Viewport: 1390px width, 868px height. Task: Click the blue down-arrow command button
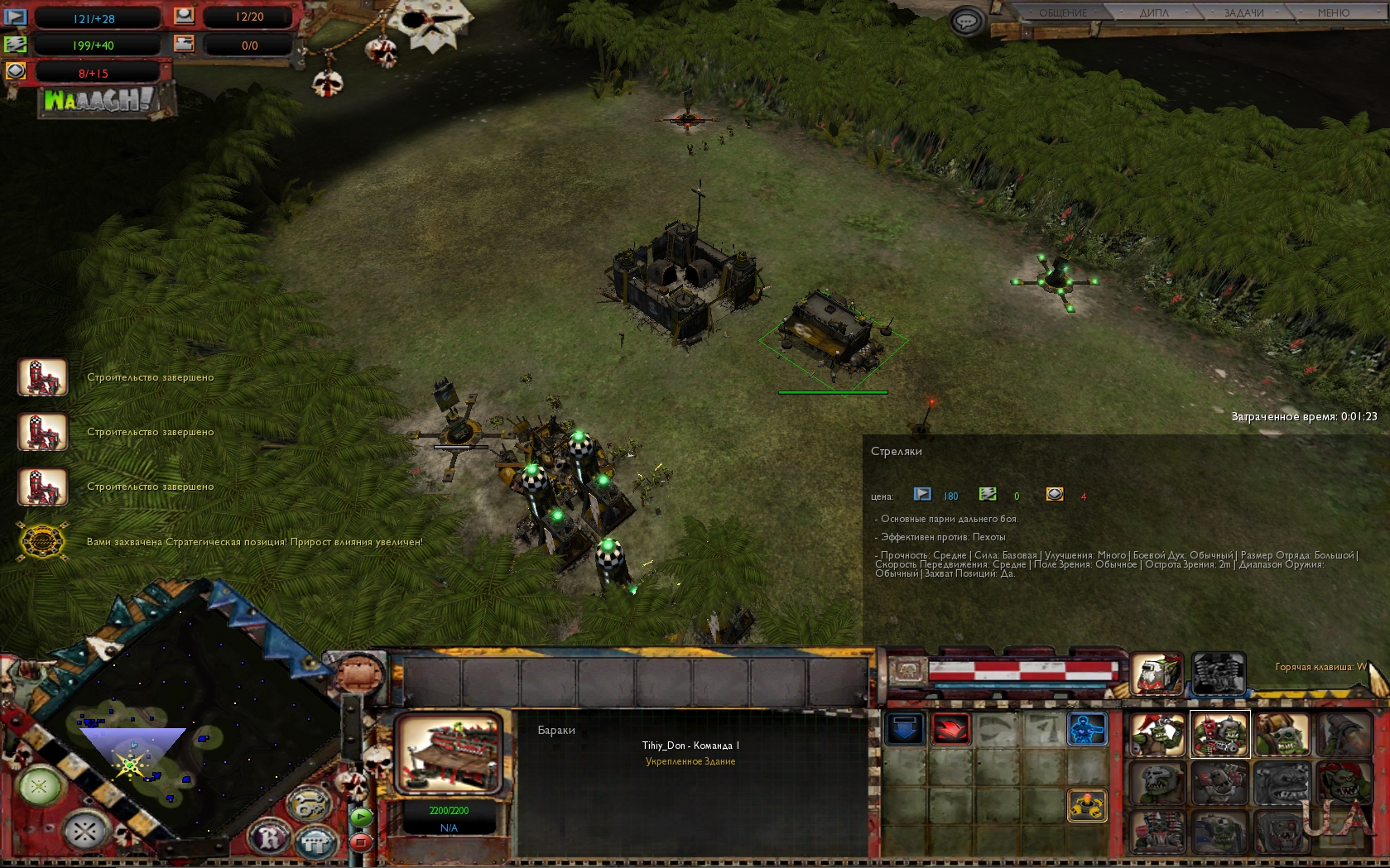point(905,730)
